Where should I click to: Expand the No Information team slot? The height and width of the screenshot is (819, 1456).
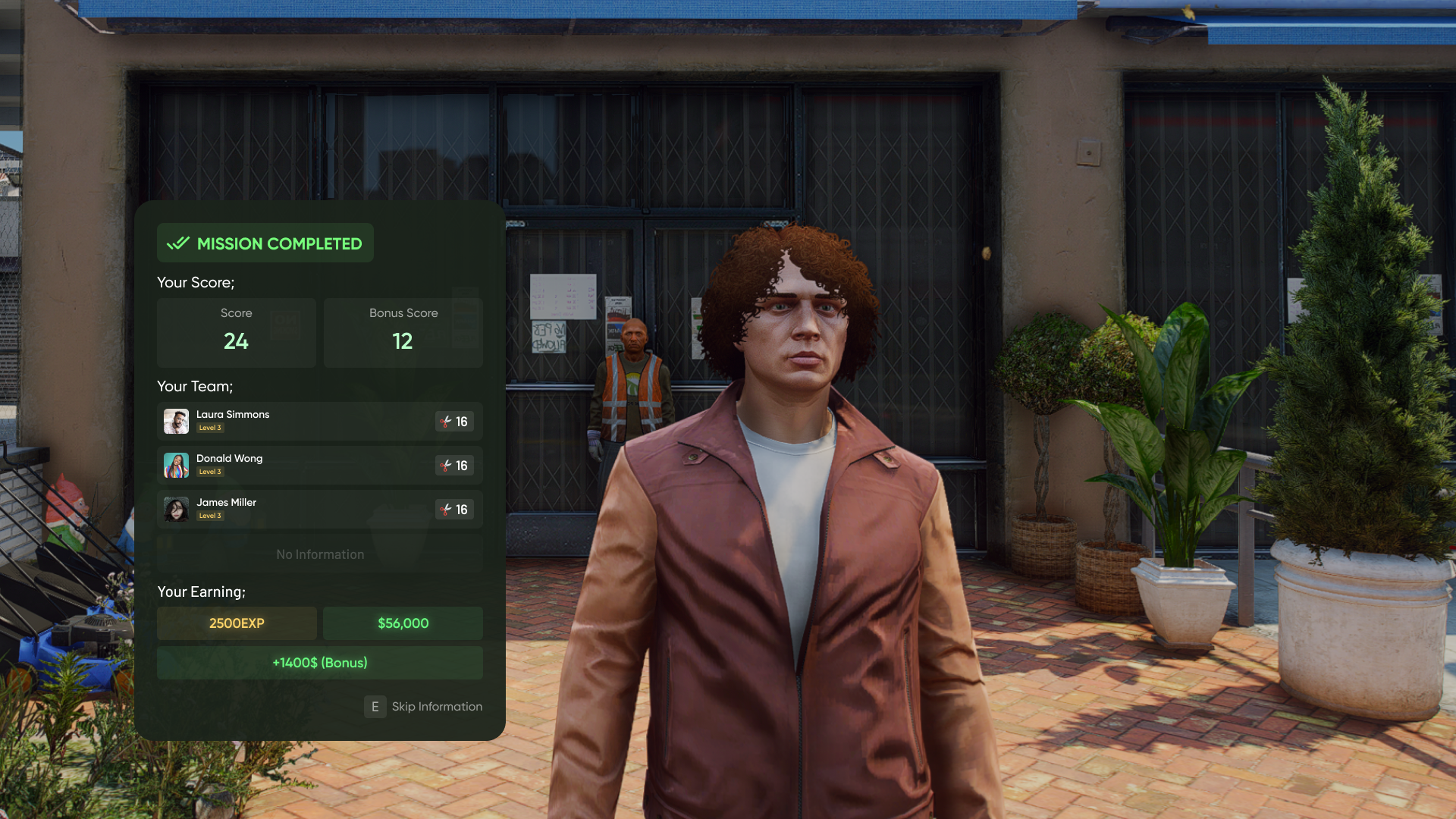[x=319, y=554]
